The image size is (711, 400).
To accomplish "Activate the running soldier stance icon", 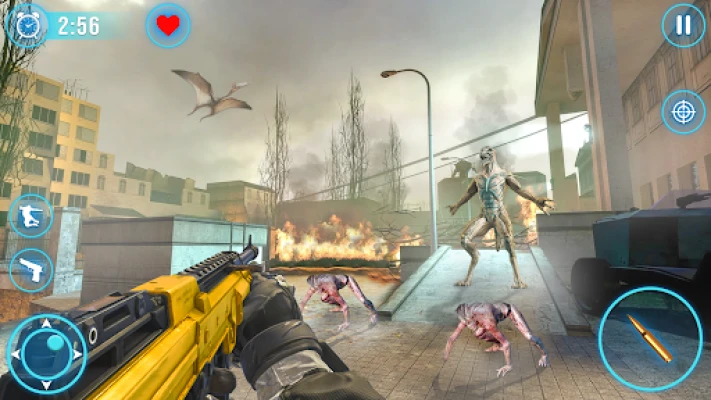I will [x=30, y=215].
